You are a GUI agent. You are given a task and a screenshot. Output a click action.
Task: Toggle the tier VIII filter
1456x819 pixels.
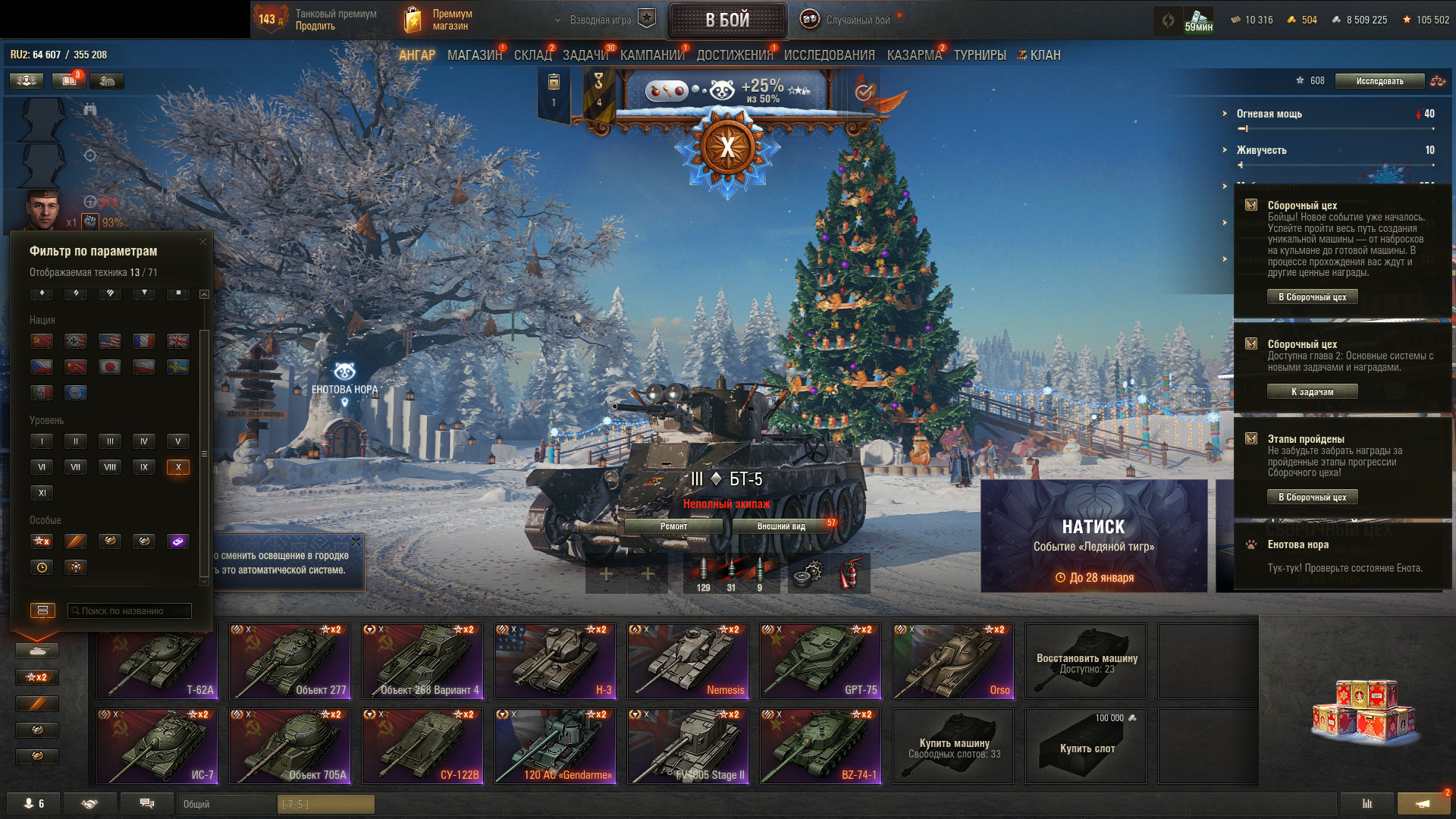[110, 467]
